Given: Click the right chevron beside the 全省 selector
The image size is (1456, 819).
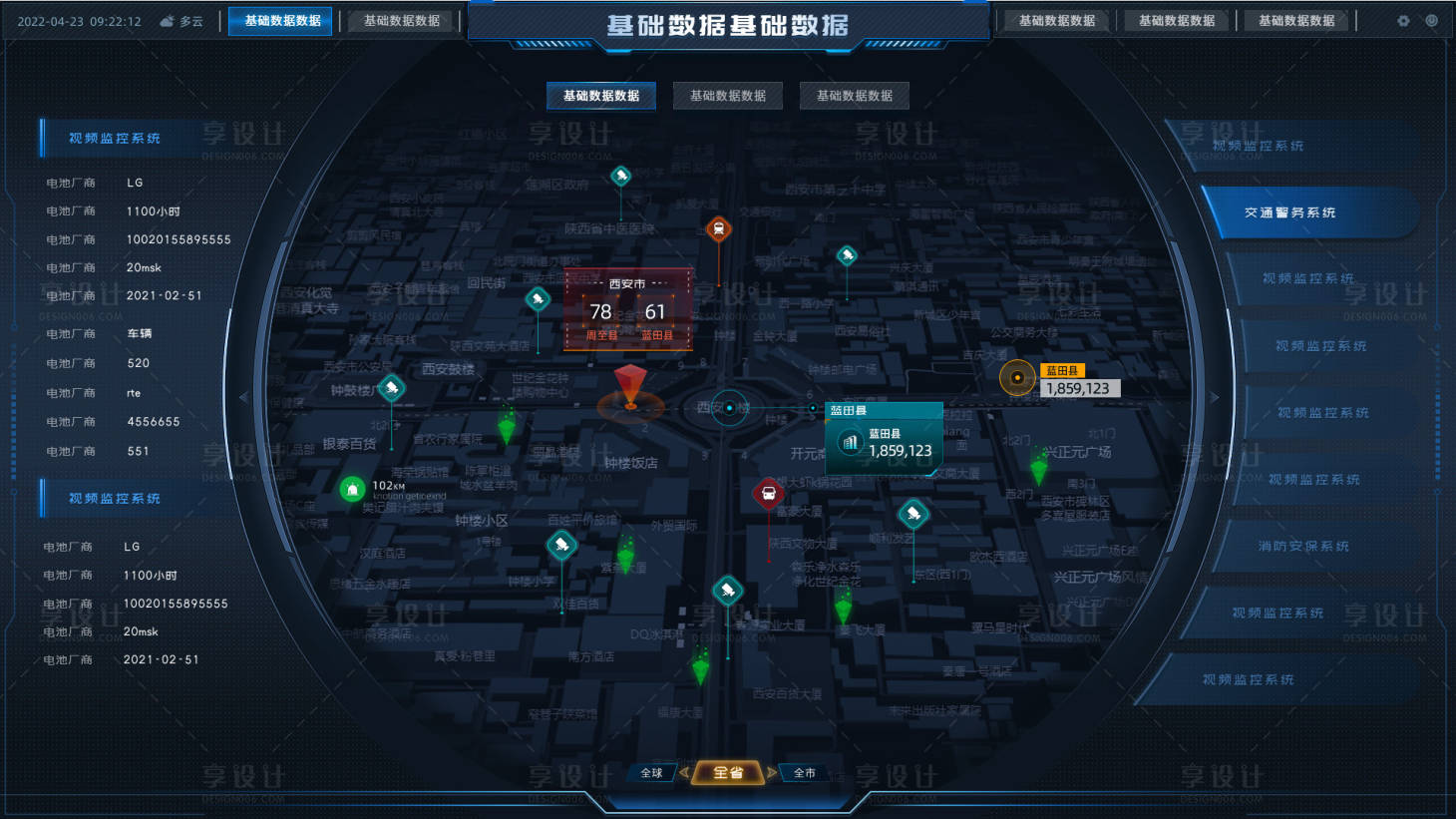Looking at the screenshot, I should coord(770,772).
